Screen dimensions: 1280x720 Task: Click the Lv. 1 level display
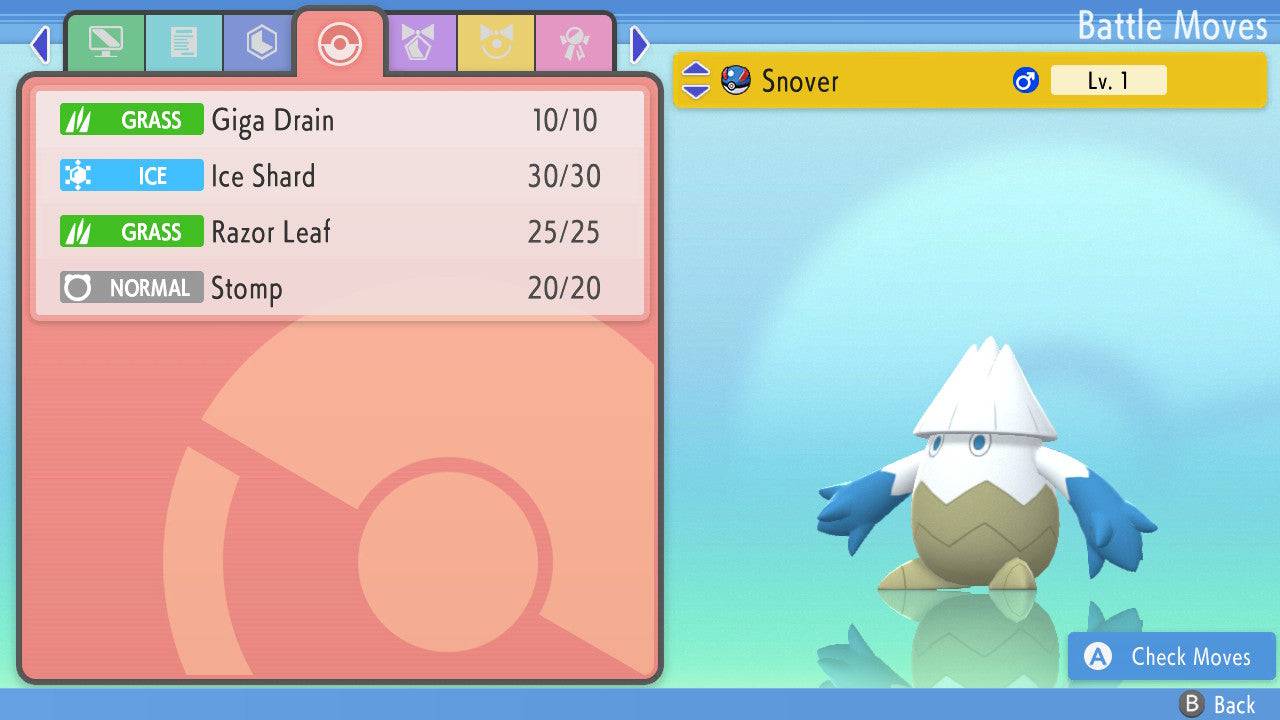pos(1107,80)
